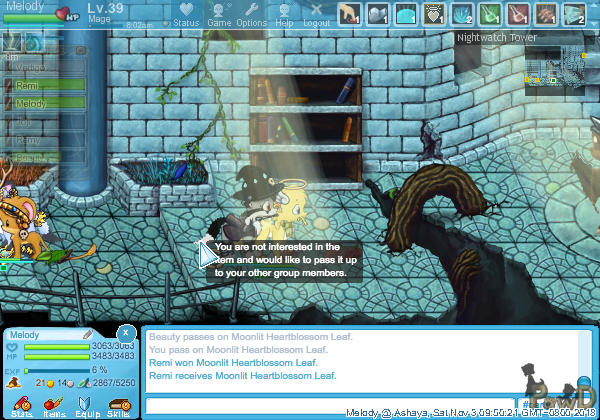The image size is (600, 420).
Task: Open the Game menu
Action: 219,14
